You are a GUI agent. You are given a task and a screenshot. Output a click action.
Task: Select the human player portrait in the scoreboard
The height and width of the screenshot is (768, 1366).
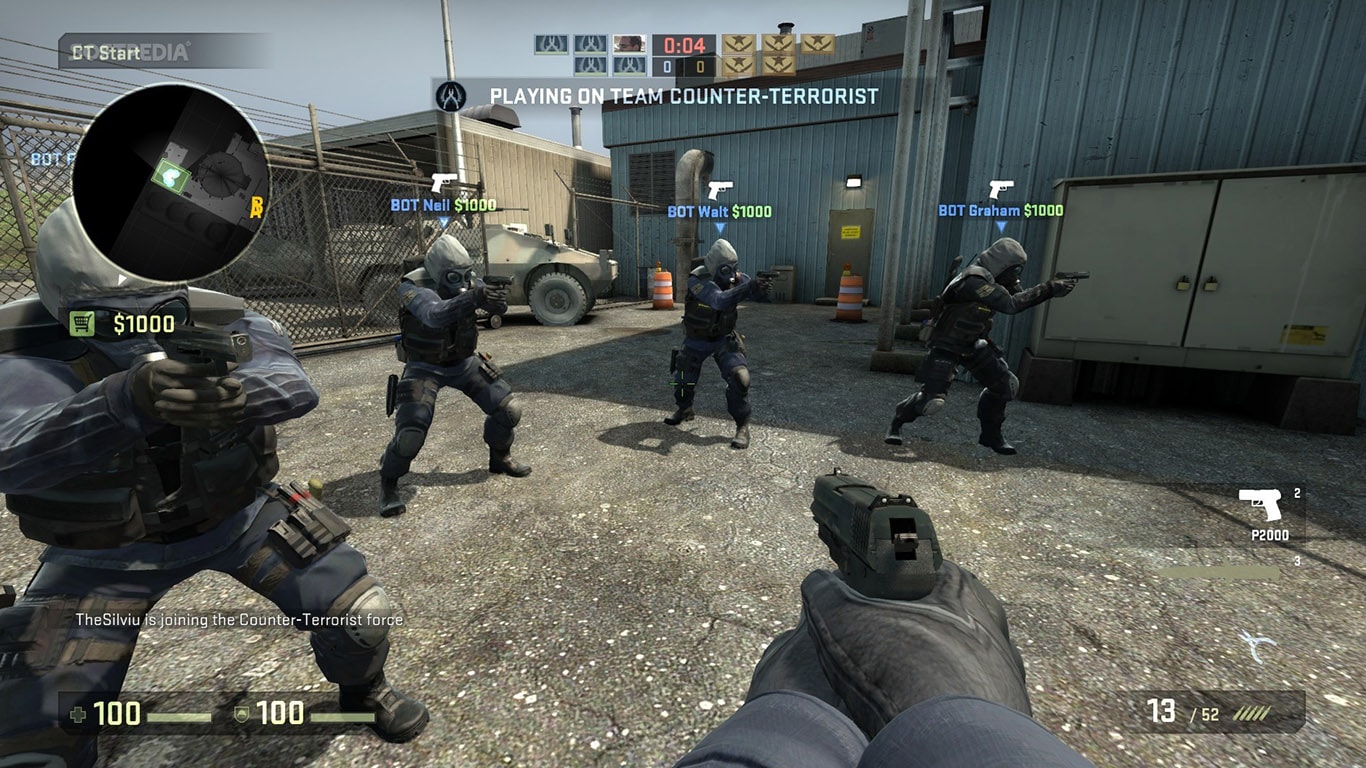(628, 44)
